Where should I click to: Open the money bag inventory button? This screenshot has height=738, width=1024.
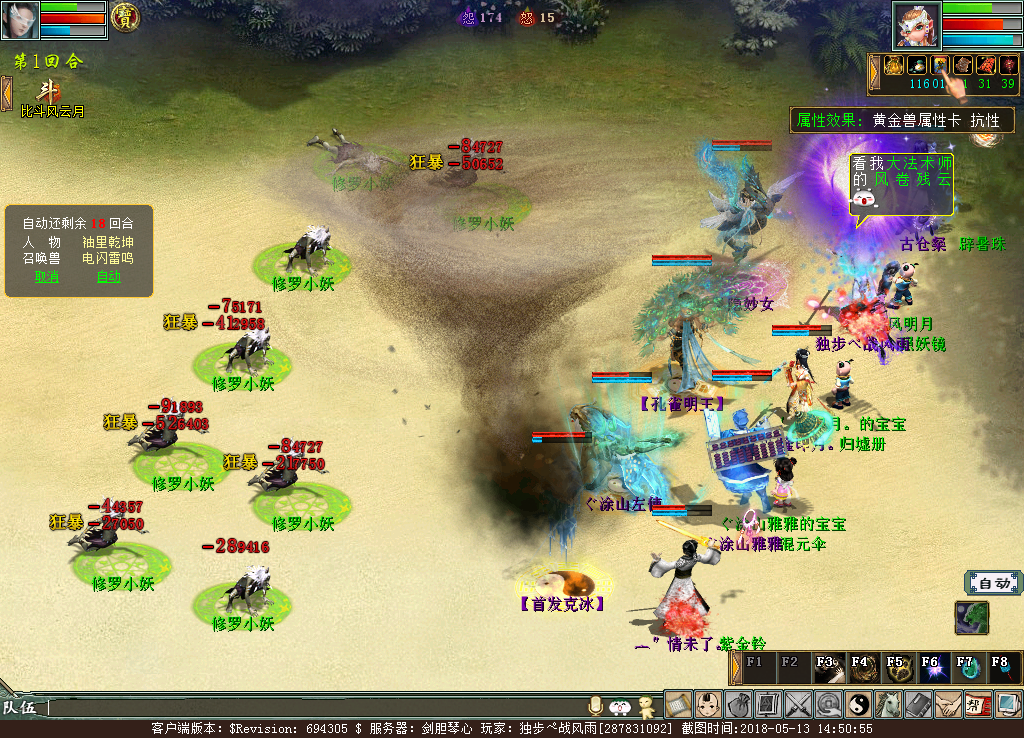pos(739,705)
